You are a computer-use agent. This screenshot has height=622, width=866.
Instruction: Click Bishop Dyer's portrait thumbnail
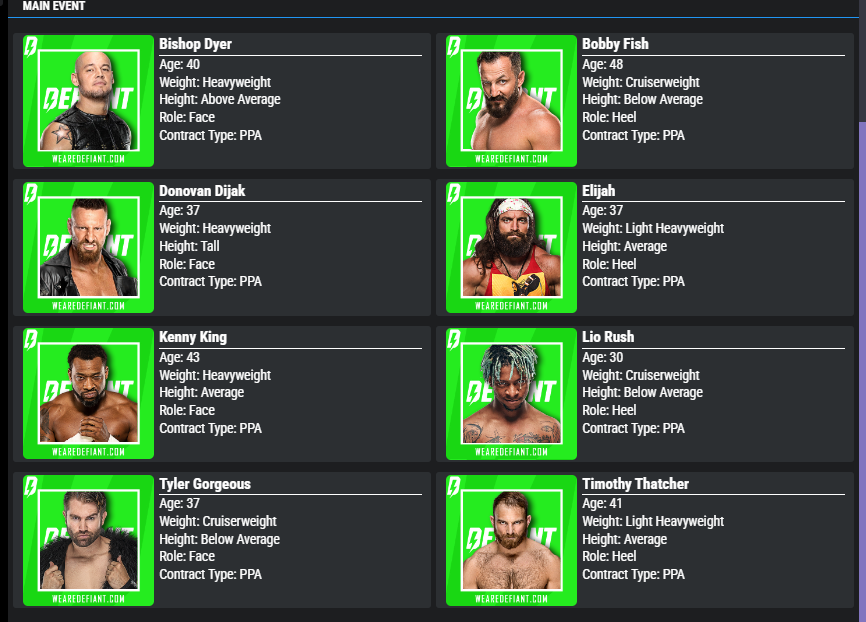click(88, 100)
